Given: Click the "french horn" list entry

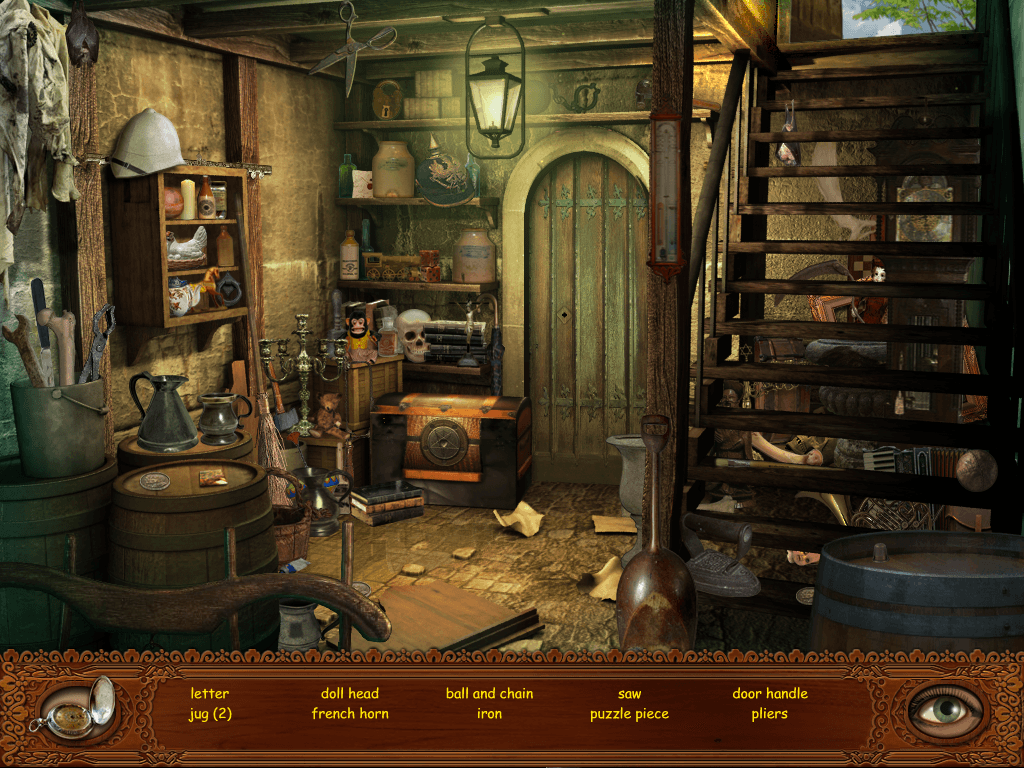Looking at the screenshot, I should (350, 714).
